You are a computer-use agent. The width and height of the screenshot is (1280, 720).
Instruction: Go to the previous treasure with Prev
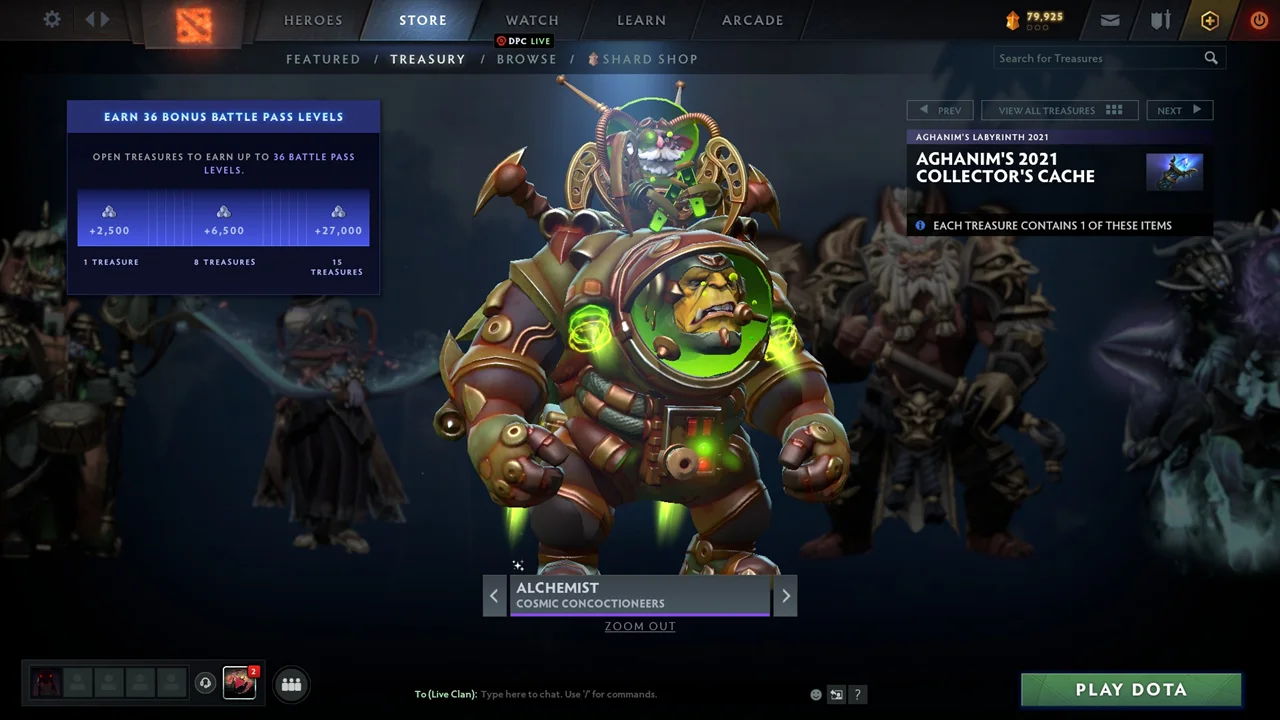tap(940, 110)
